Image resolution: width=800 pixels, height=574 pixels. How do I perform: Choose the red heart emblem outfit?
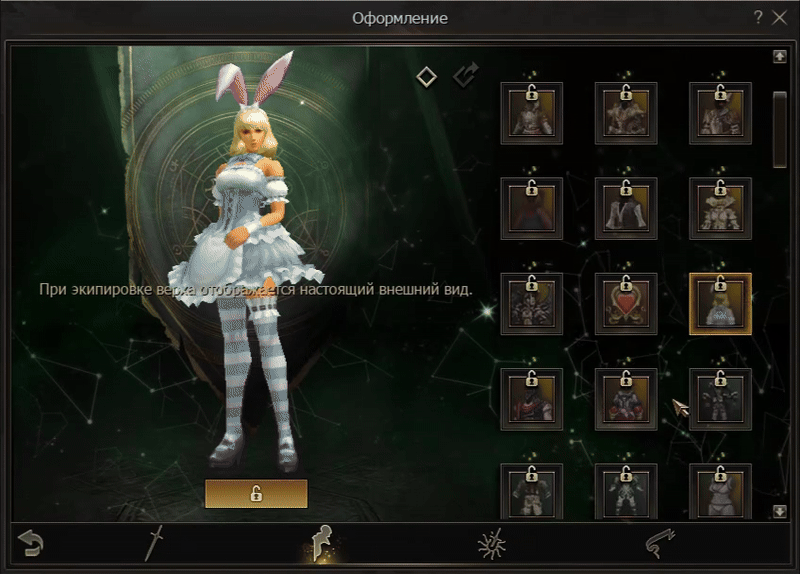[x=626, y=303]
